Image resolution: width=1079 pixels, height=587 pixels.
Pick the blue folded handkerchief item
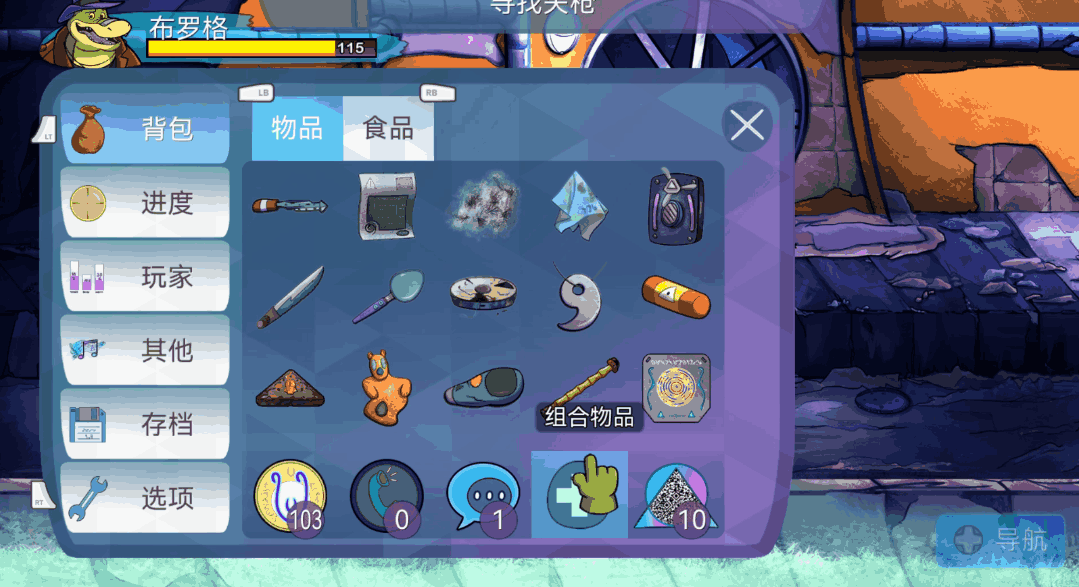(580, 206)
